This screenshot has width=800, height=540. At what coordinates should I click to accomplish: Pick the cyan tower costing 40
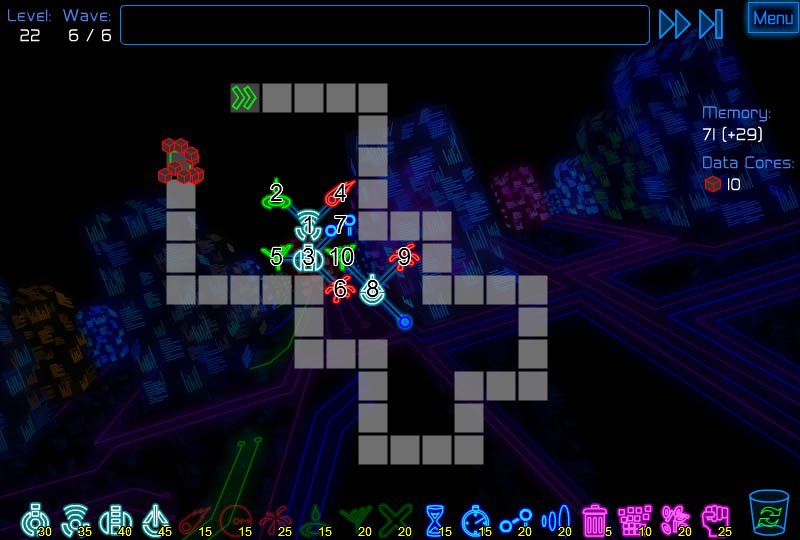[114, 519]
